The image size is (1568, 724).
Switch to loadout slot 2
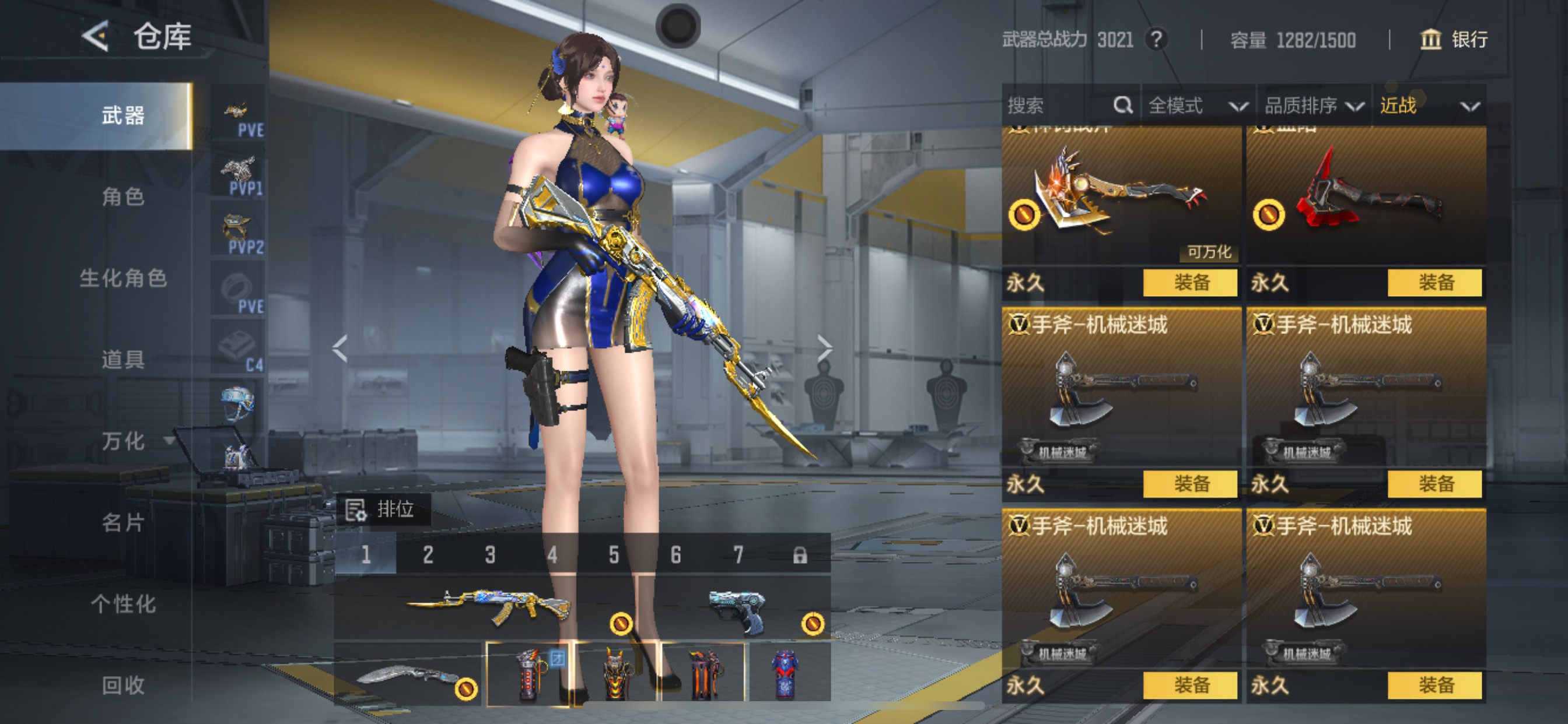click(428, 555)
